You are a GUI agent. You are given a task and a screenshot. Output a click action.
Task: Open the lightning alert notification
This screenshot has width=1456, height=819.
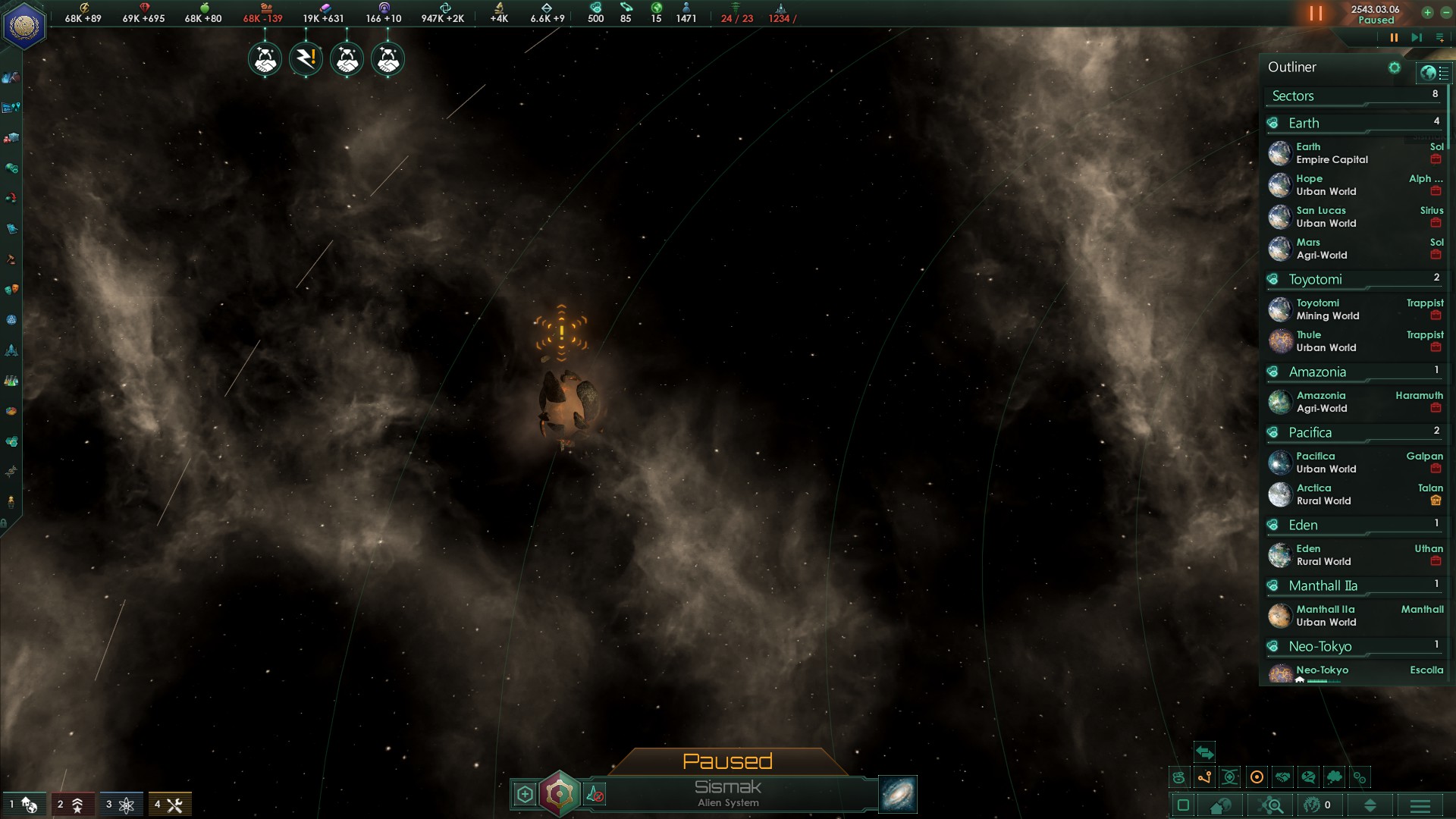(306, 59)
